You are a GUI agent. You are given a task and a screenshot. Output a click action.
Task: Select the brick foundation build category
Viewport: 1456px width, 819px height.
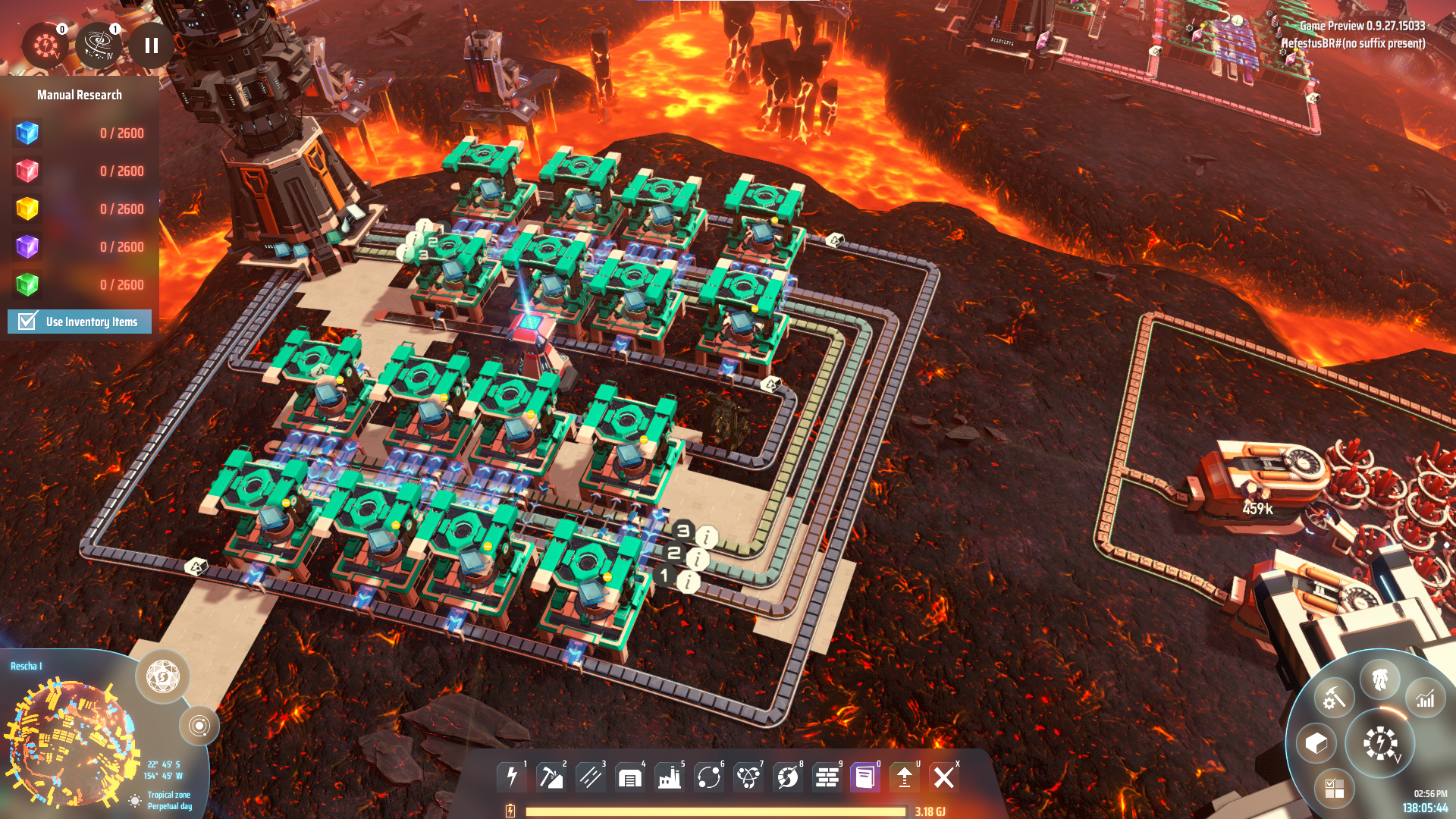point(827,777)
